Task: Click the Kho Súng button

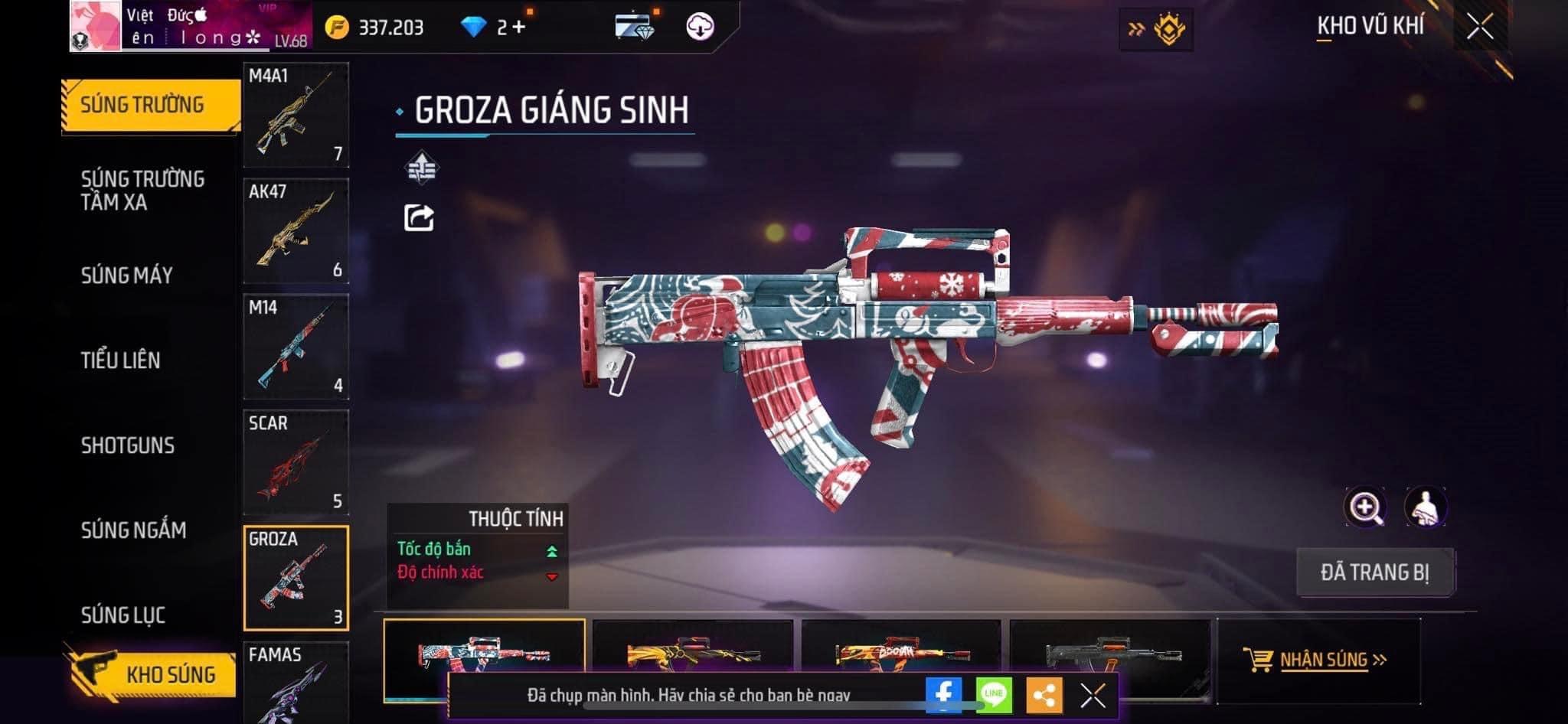Action: [153, 674]
